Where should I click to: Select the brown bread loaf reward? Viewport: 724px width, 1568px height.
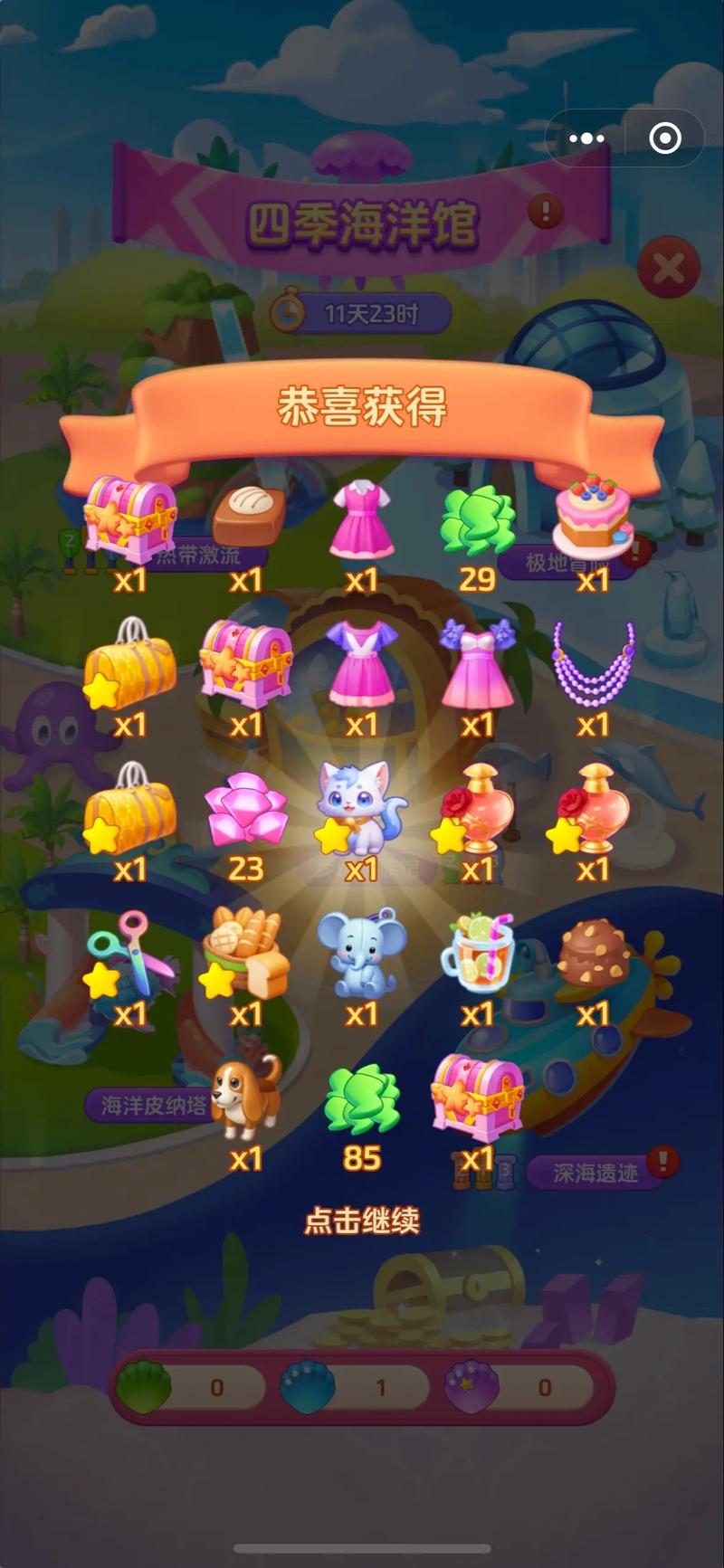[248, 516]
